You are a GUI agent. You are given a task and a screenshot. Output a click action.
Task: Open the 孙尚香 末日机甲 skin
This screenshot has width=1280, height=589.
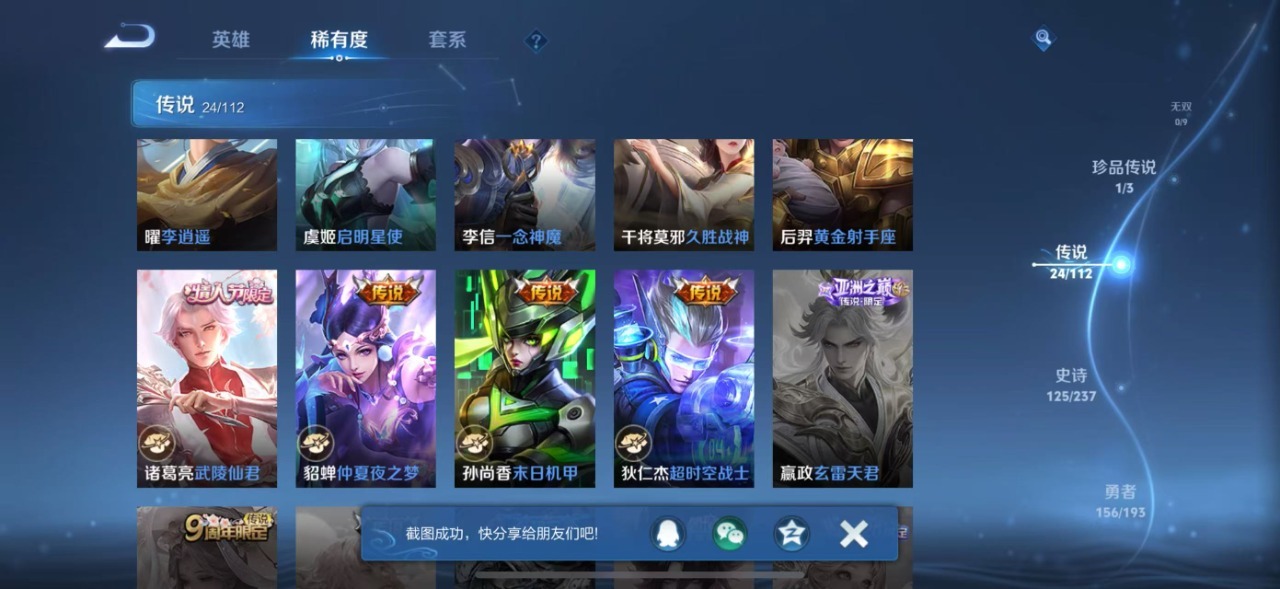524,378
